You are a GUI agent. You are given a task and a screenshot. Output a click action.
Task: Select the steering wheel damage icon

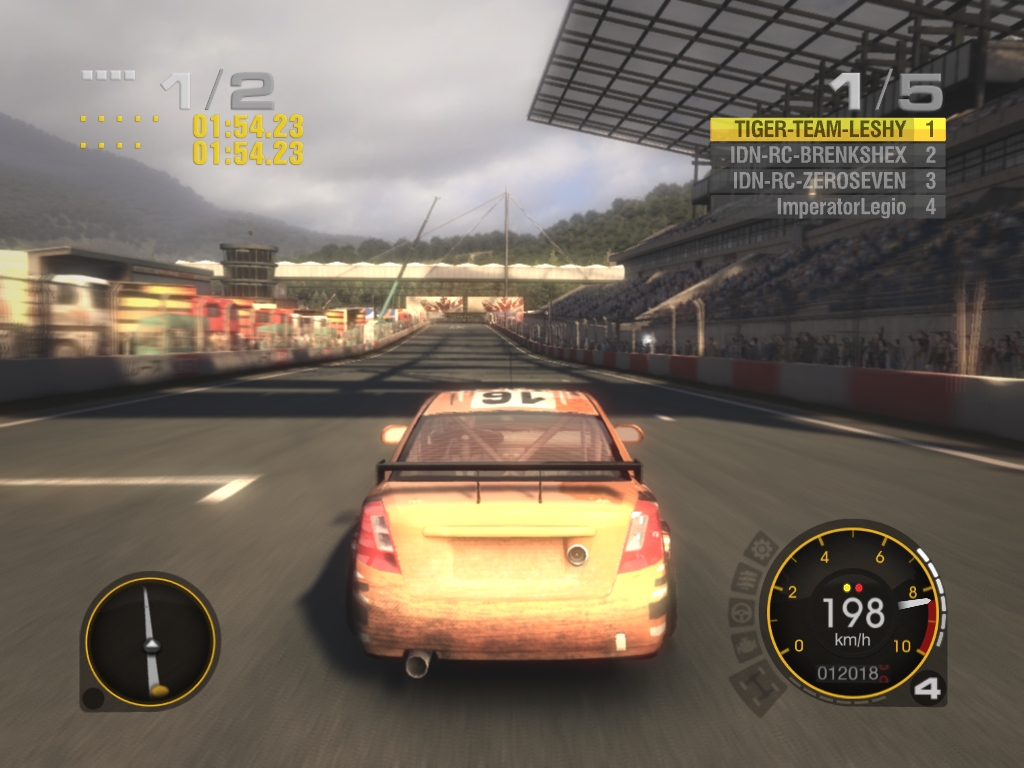(x=744, y=612)
